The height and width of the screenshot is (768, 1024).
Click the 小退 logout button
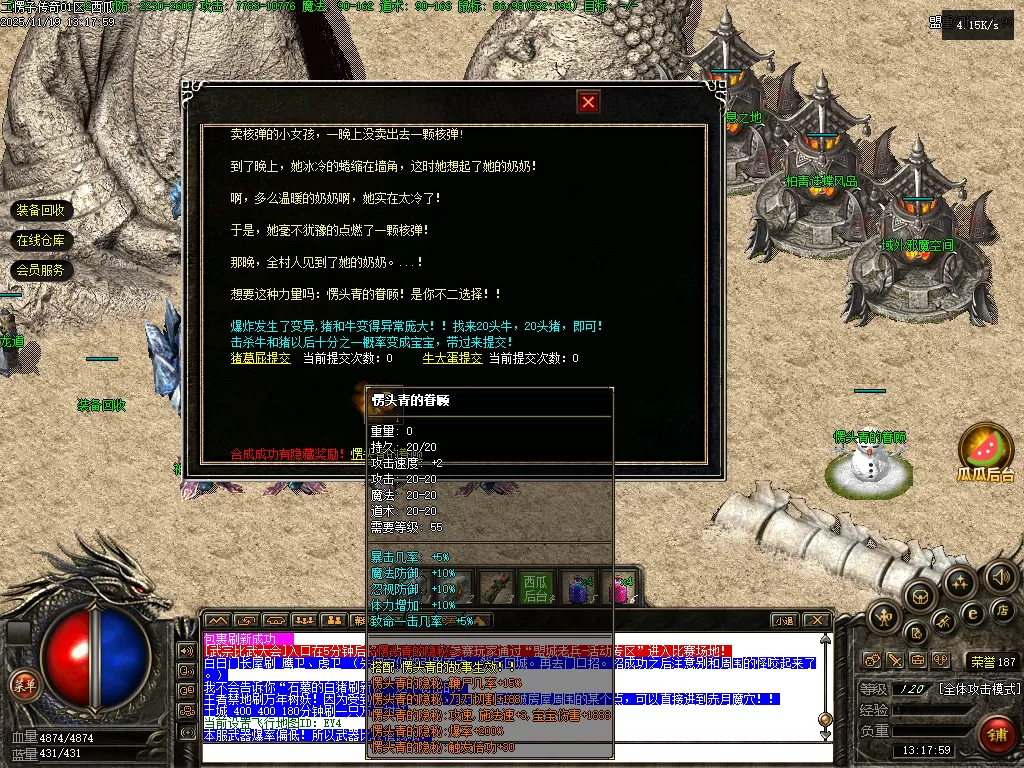(785, 620)
